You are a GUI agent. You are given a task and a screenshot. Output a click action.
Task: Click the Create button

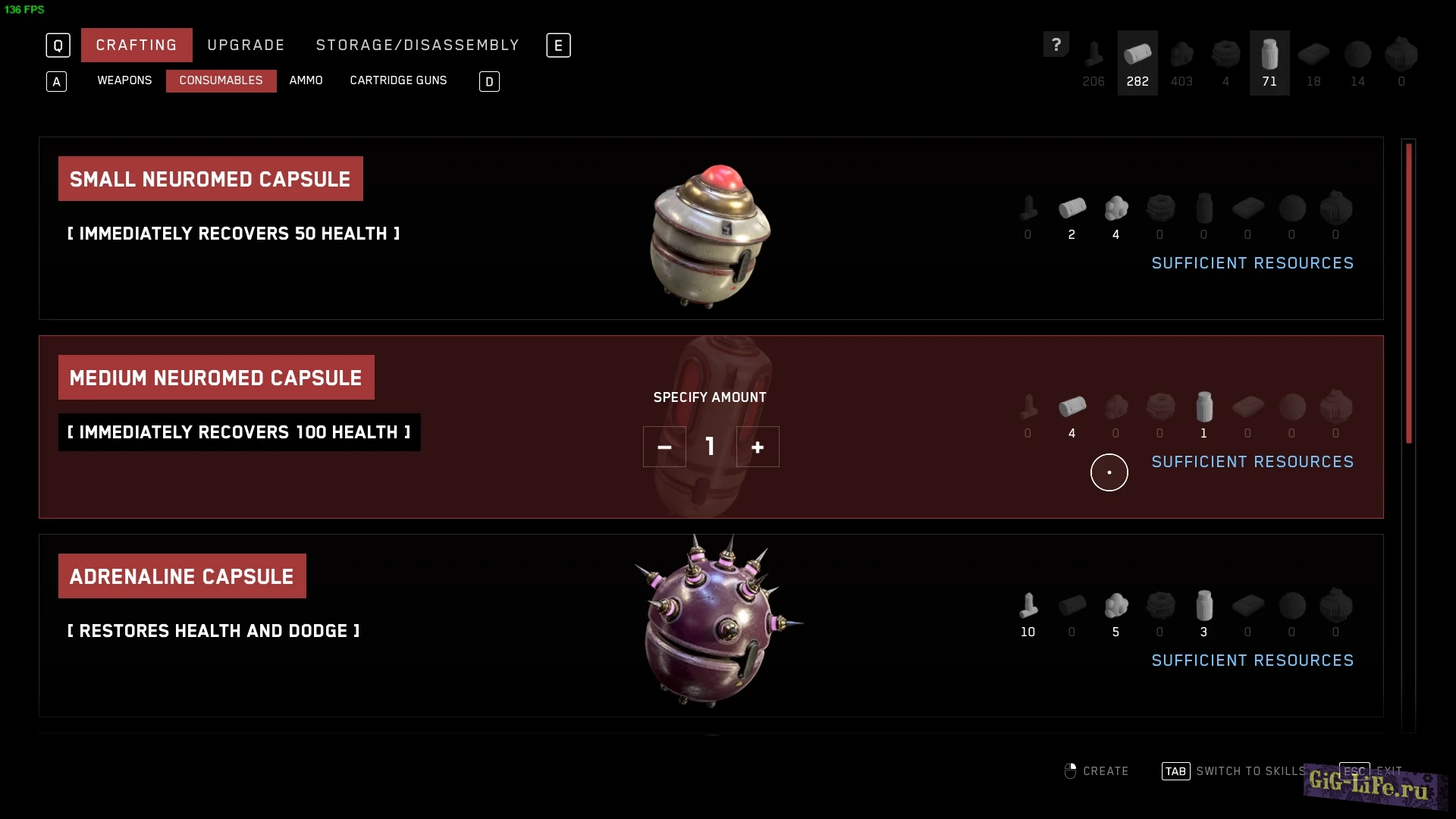(x=1097, y=771)
